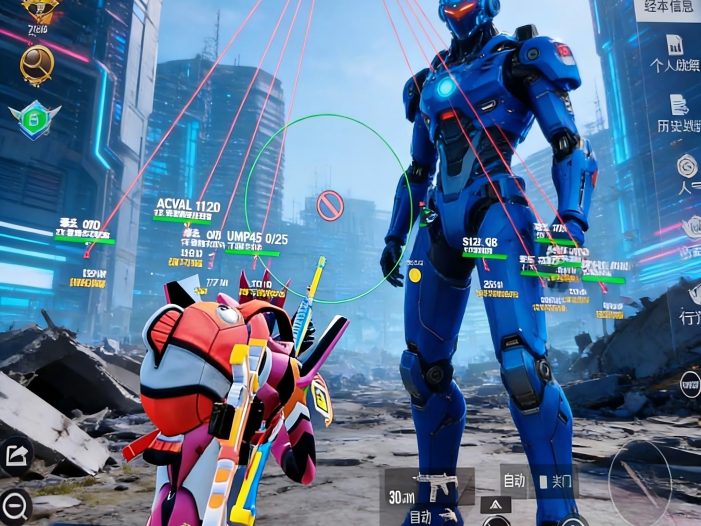701x526 pixels.
Task: Open the green winged shield badge
Action: [35, 119]
